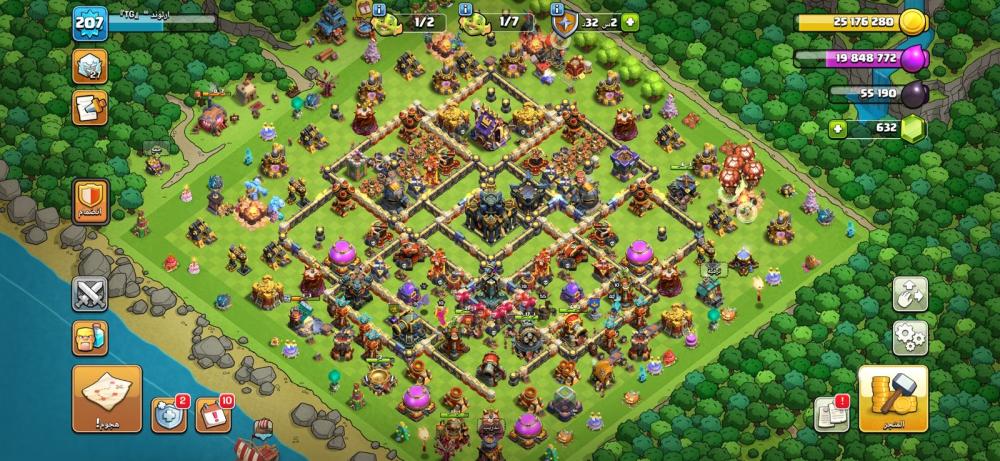1000x461 pixels.
Task: Show info for the shield timer
Action: (x=558, y=9)
